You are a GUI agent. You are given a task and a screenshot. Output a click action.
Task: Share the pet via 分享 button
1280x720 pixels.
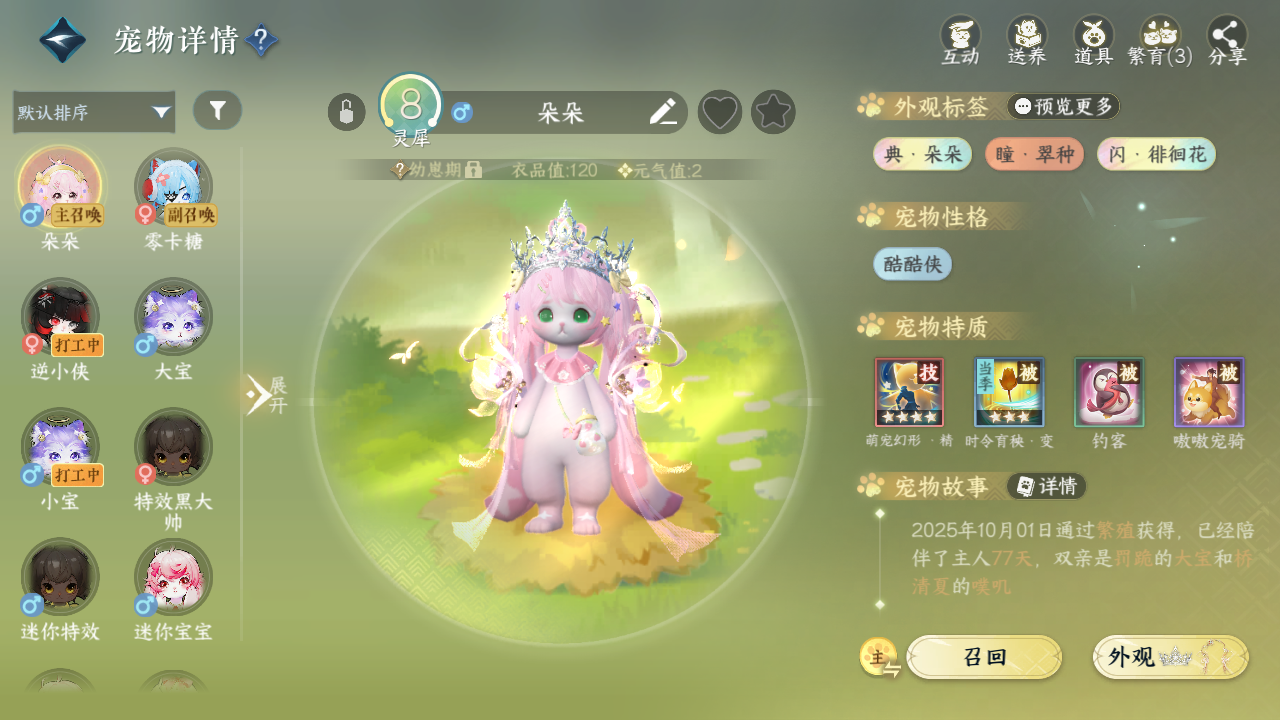1227,40
